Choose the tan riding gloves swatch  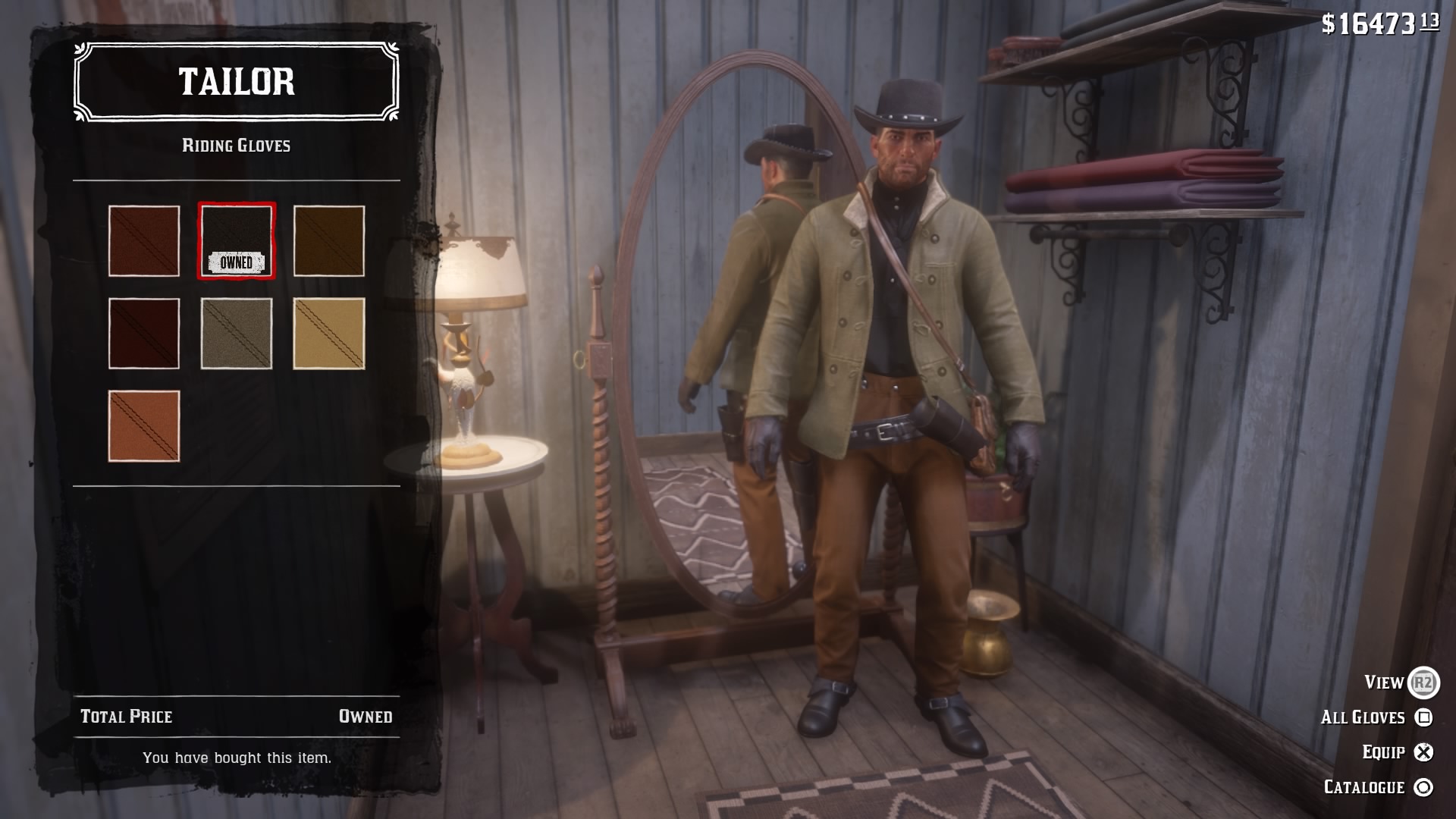pyautogui.click(x=329, y=334)
